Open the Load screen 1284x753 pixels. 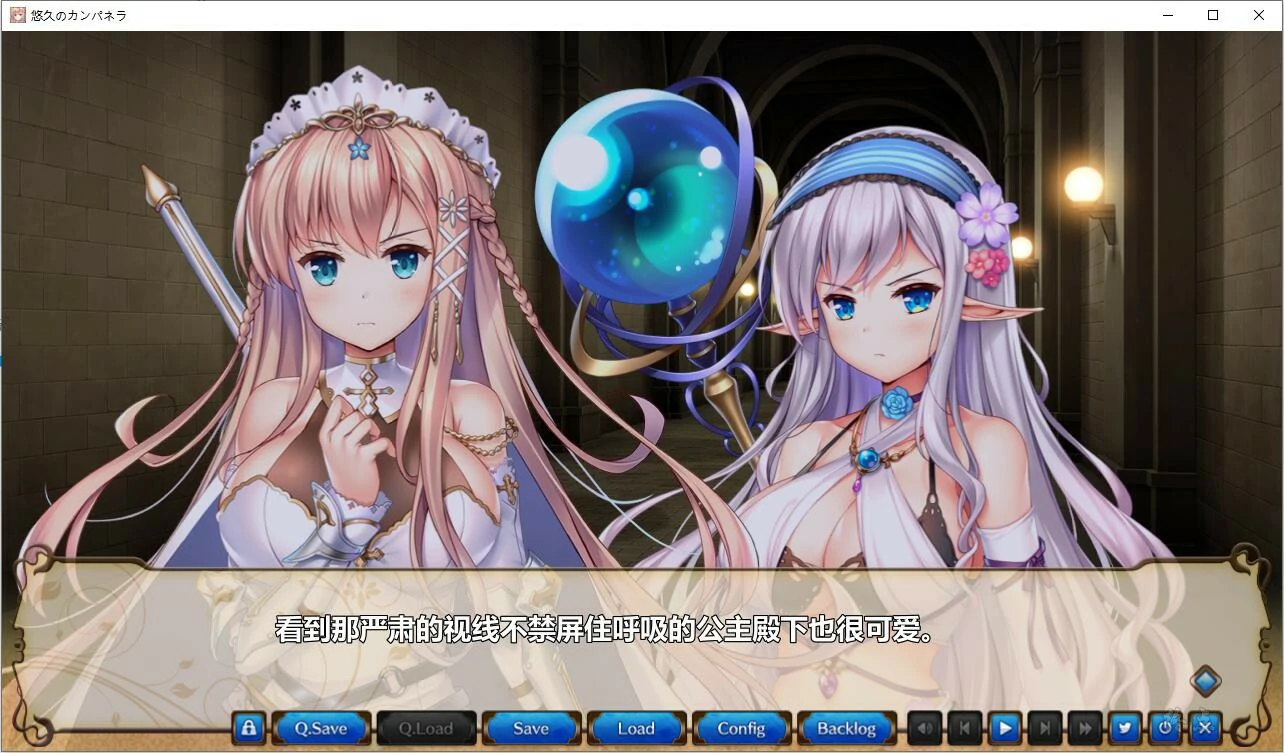tap(637, 728)
